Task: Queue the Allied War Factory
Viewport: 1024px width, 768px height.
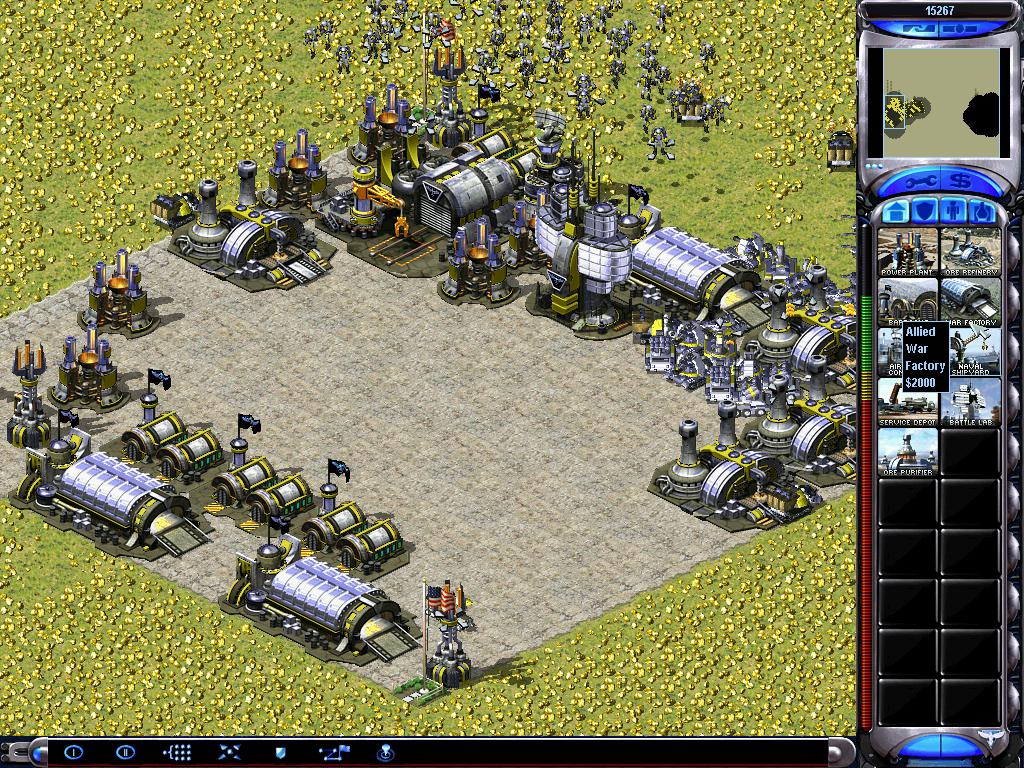Action: coord(970,301)
